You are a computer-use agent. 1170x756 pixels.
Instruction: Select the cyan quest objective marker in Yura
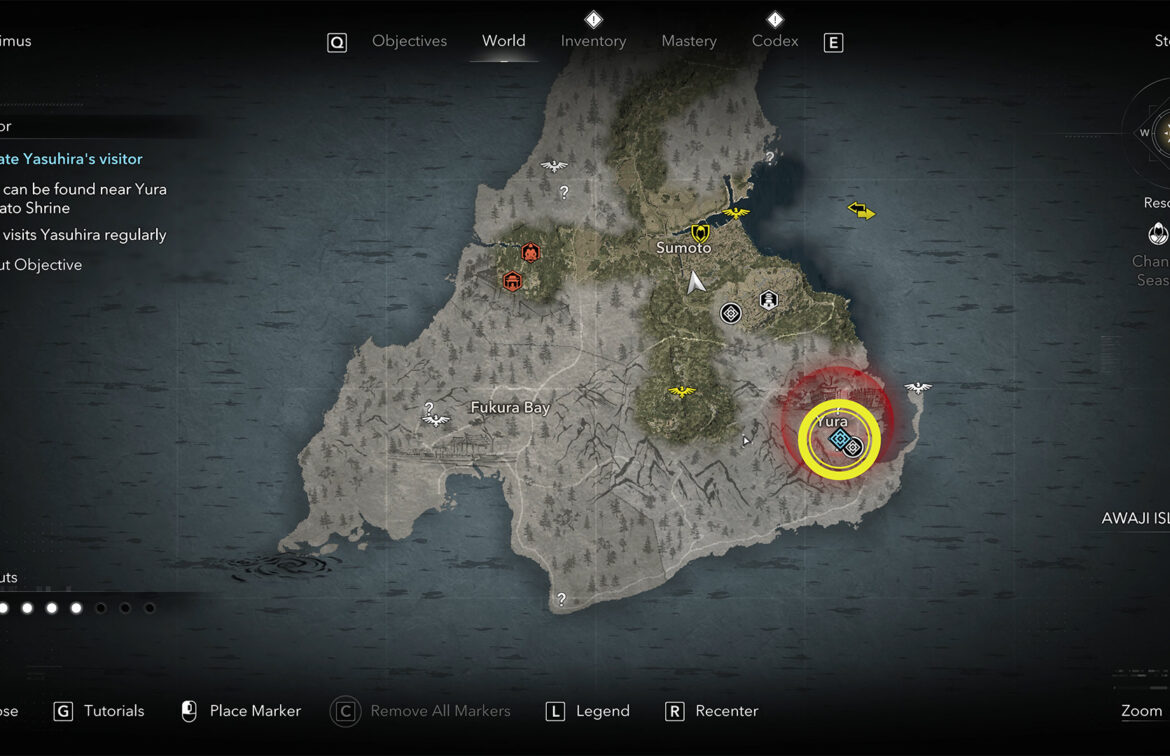840,439
